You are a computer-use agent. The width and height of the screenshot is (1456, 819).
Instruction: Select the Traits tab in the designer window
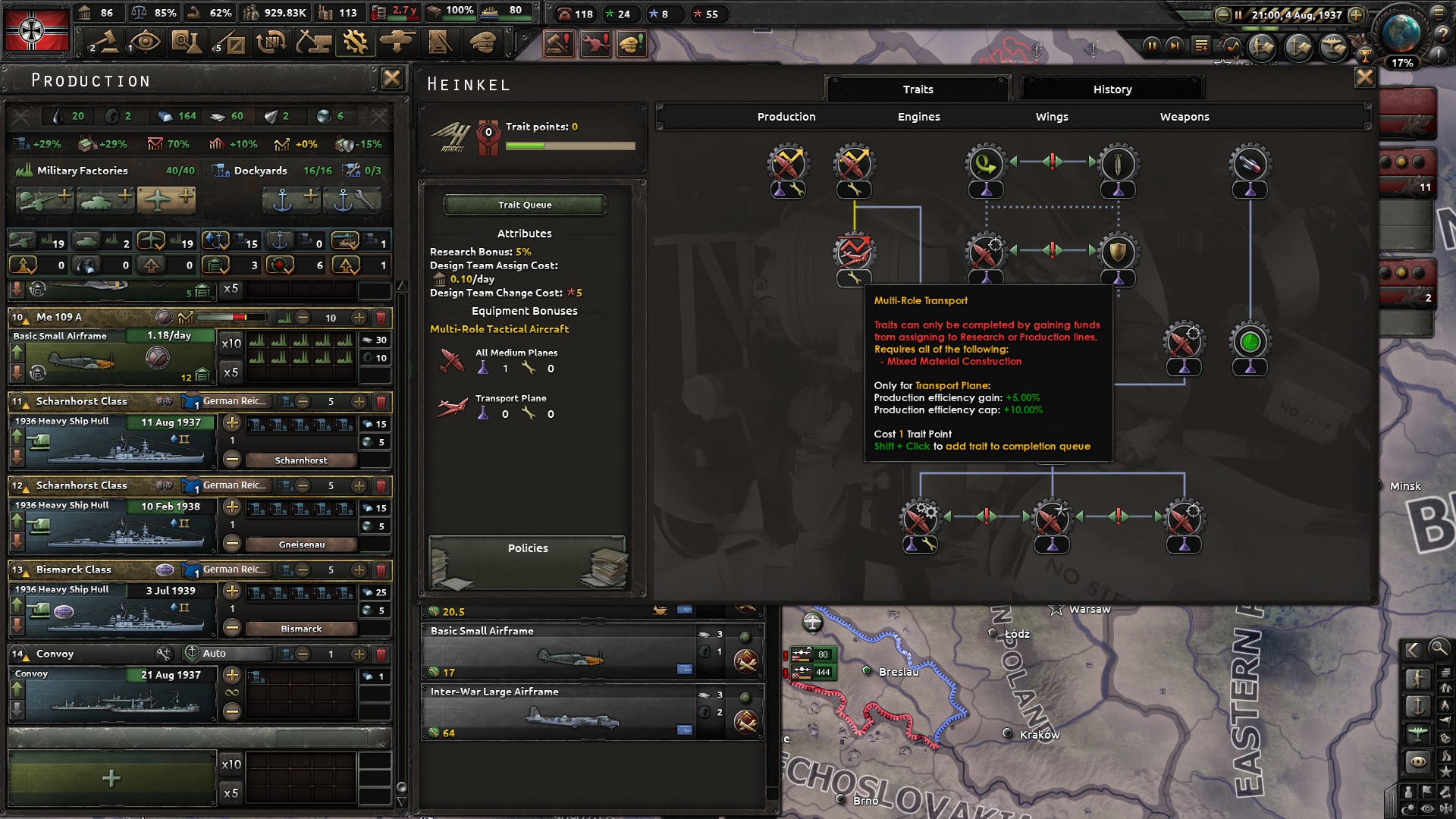(918, 89)
